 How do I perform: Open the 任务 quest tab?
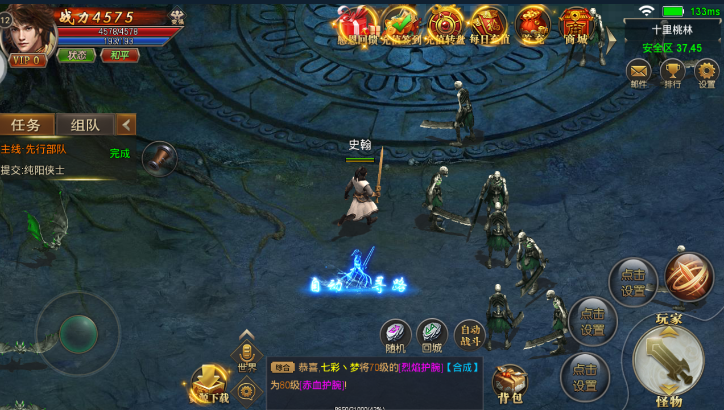pos(26,125)
